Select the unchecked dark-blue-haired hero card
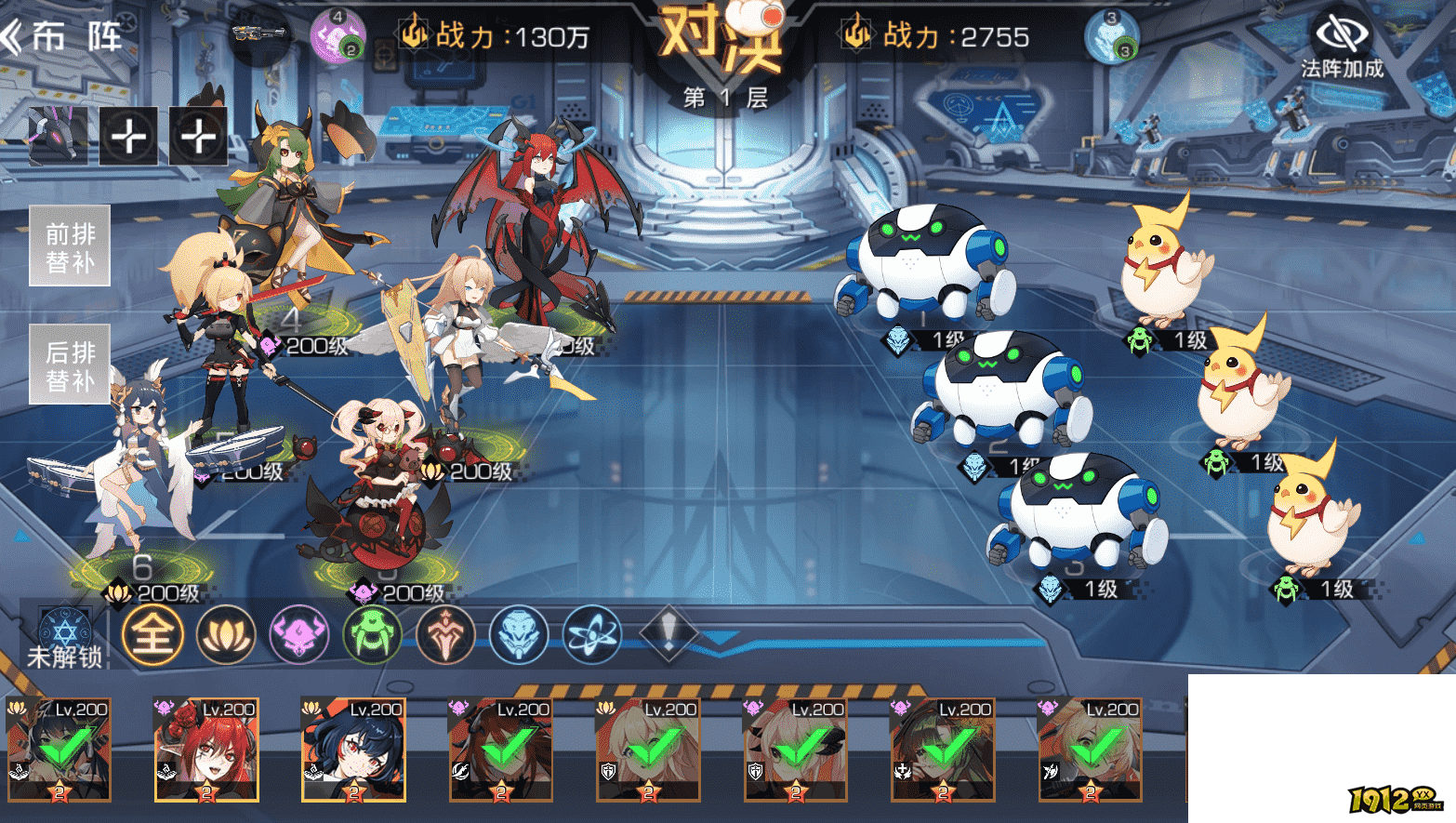The width and height of the screenshot is (1456, 823). [353, 750]
